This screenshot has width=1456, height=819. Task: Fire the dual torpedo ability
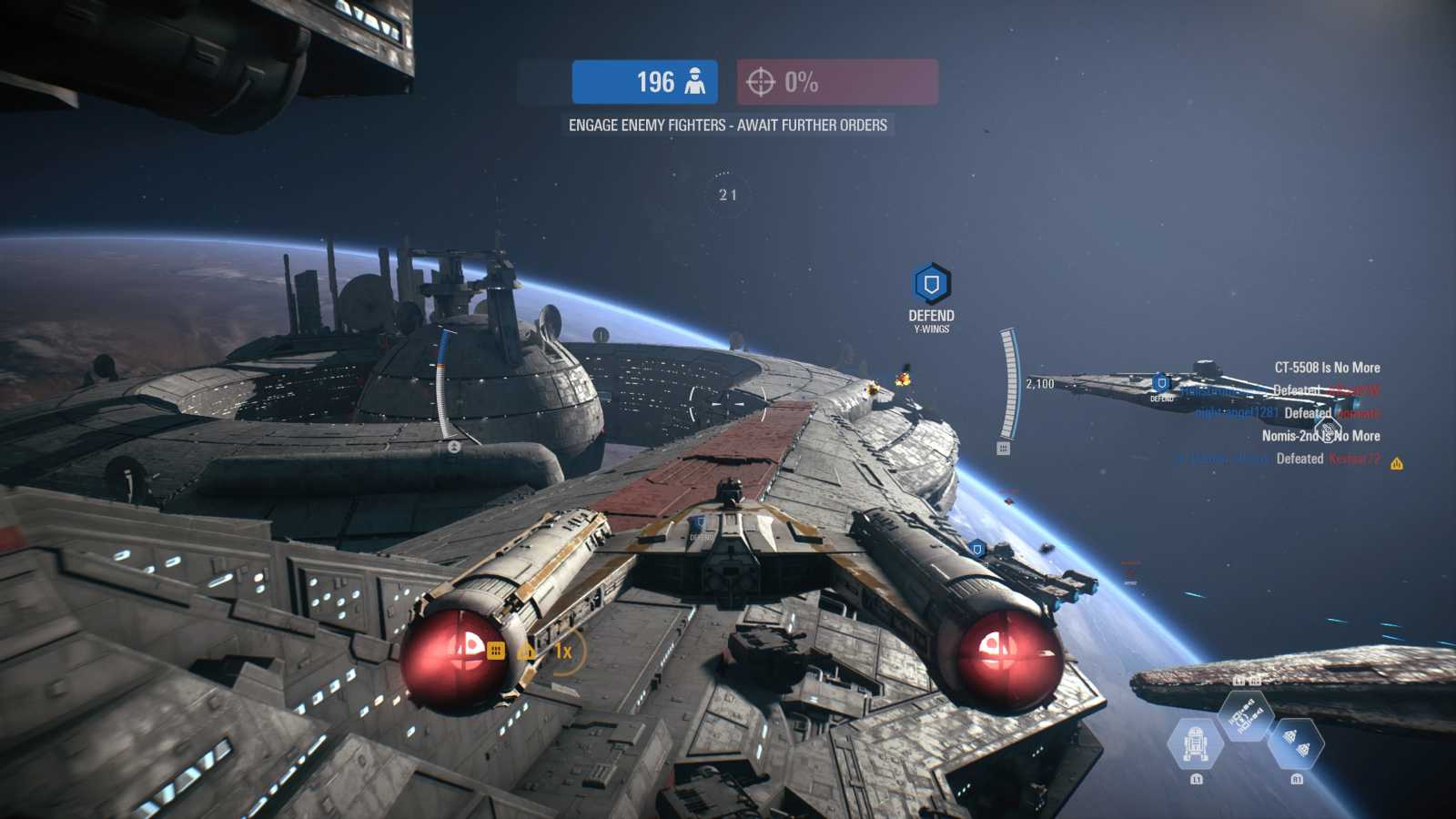point(1296,743)
